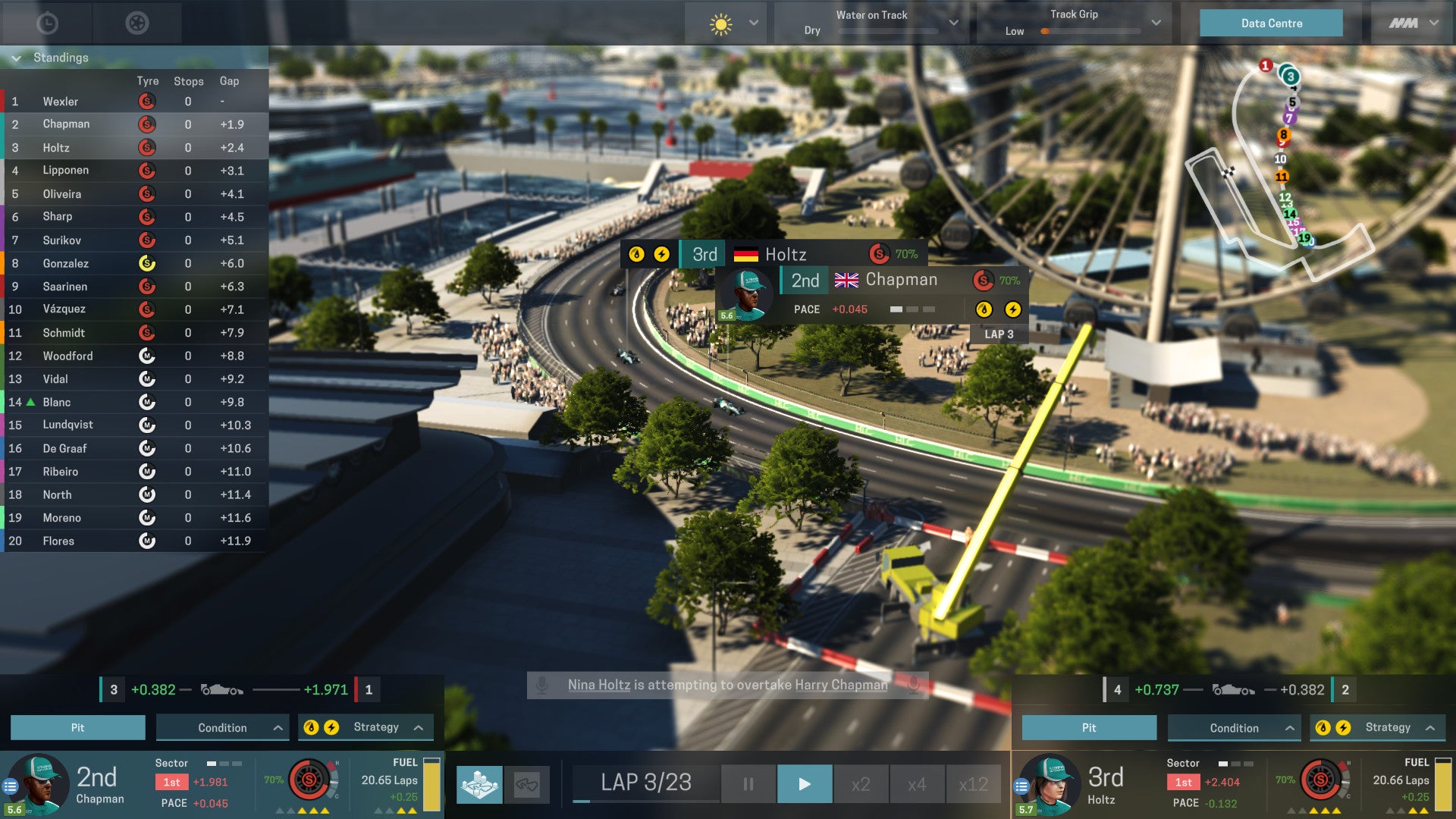
Task: Toggle play on the race simulation
Action: coord(805,783)
